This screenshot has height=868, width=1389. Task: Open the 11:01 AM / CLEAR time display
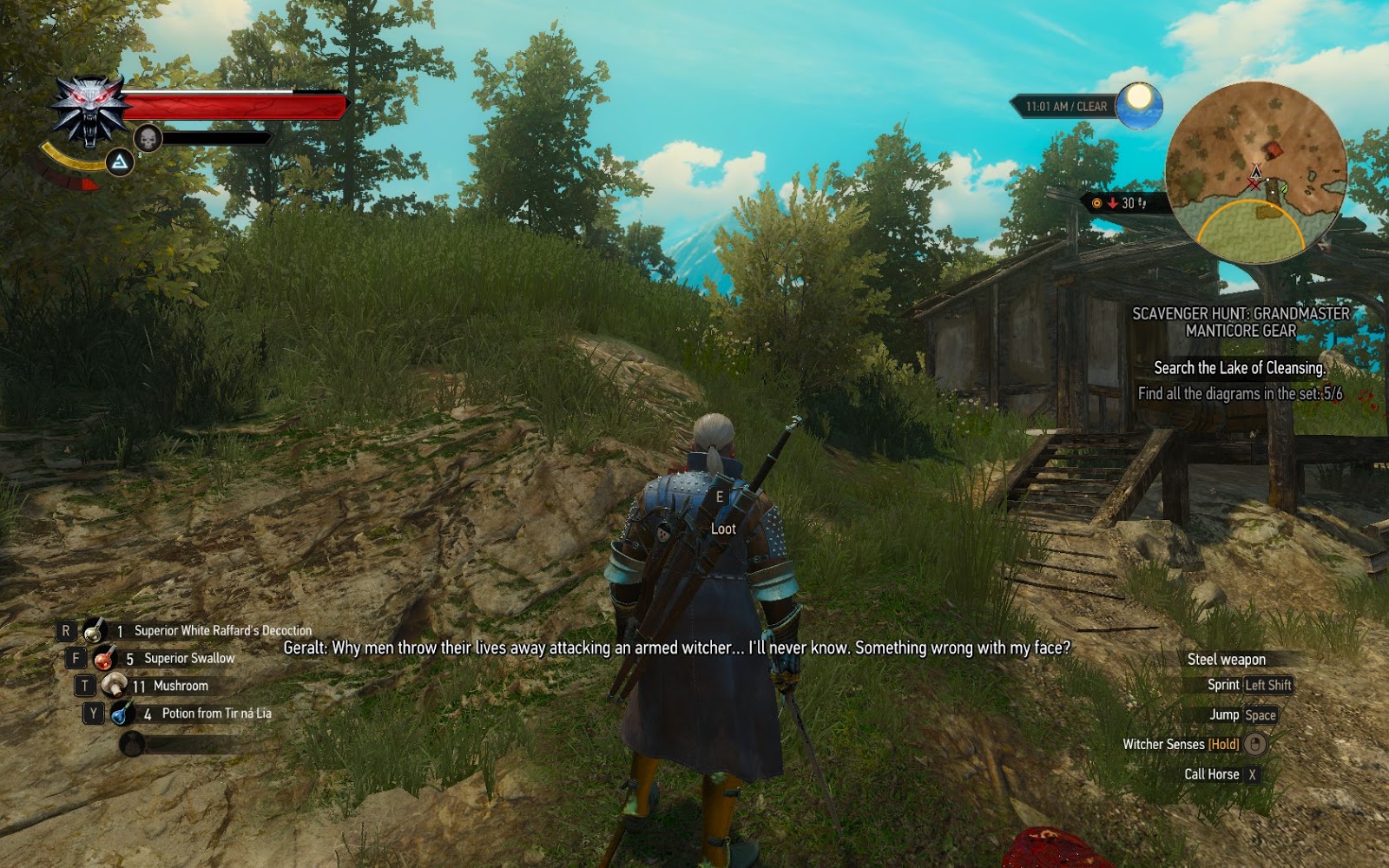(1066, 106)
